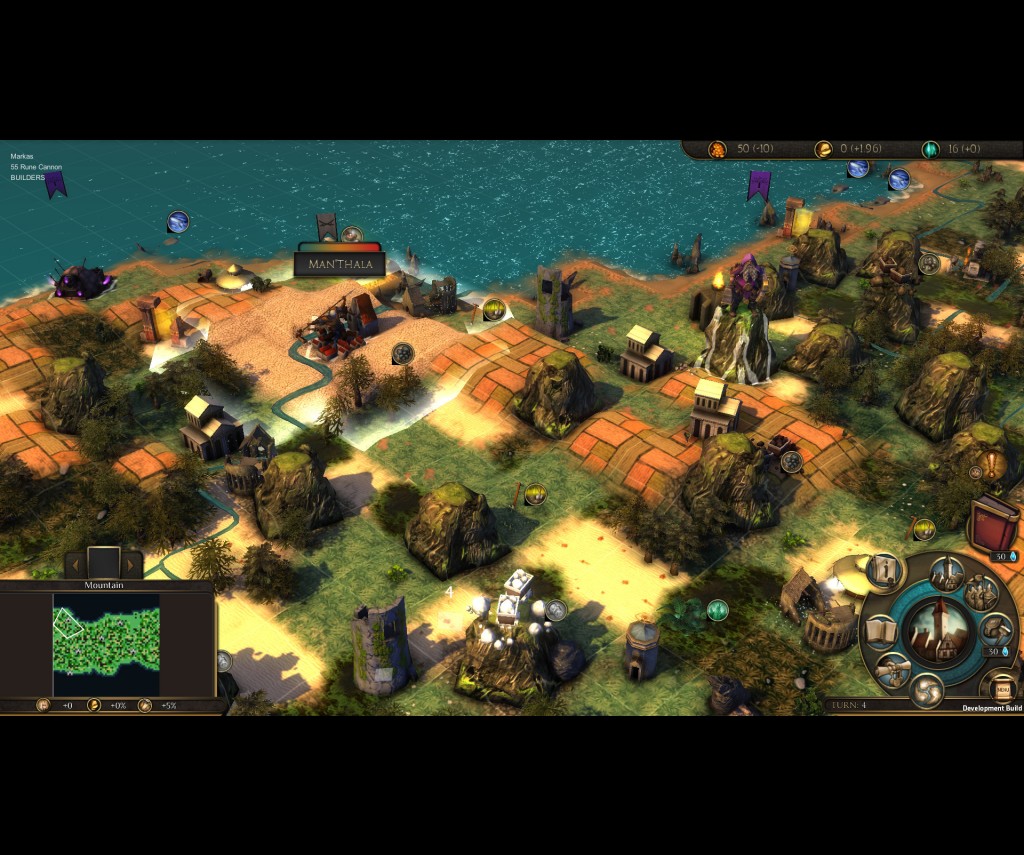The image size is (1024, 855).
Task: Click the minimap to move the view
Action: coord(106,645)
